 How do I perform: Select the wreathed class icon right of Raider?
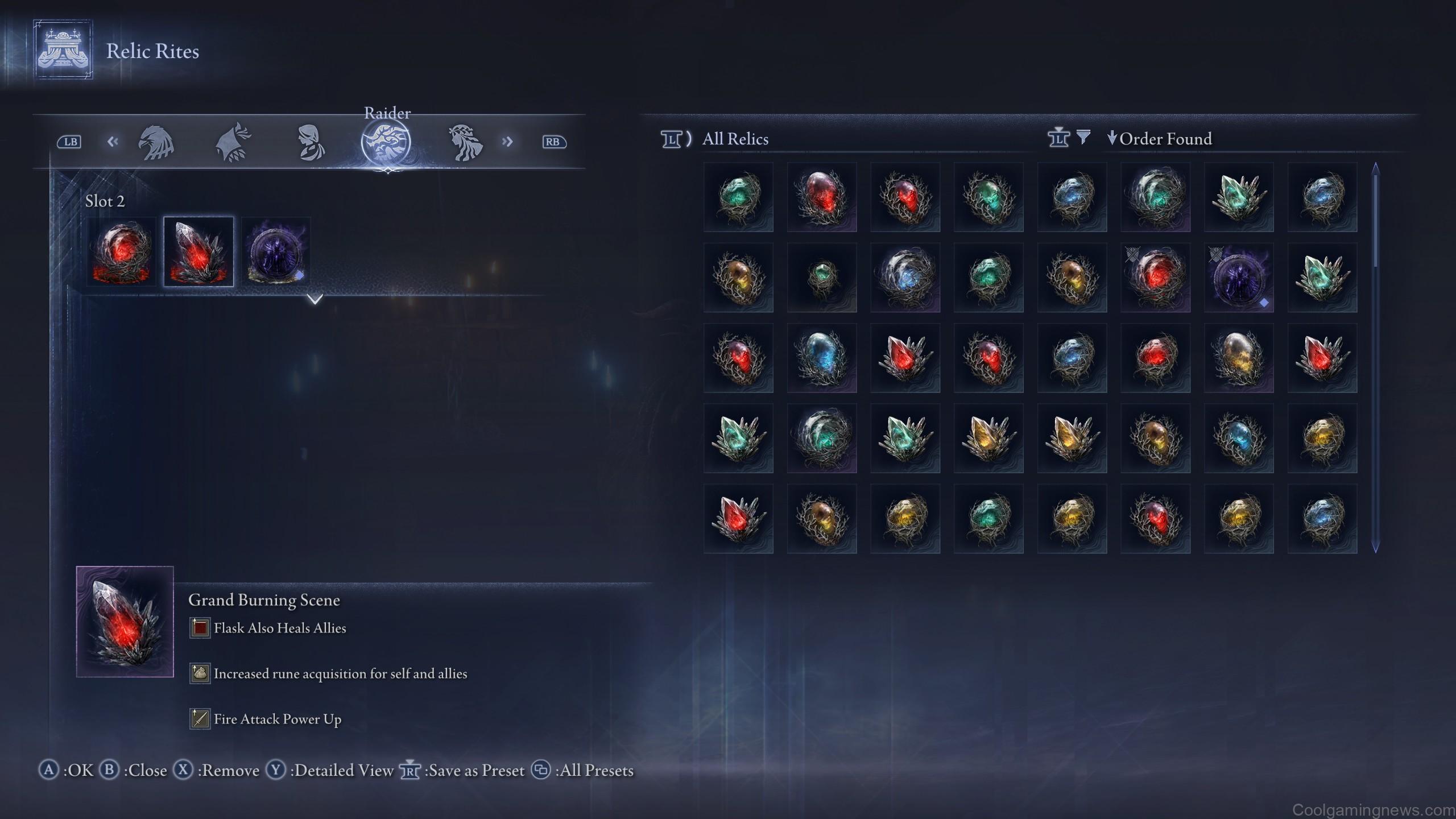pyautogui.click(x=465, y=142)
